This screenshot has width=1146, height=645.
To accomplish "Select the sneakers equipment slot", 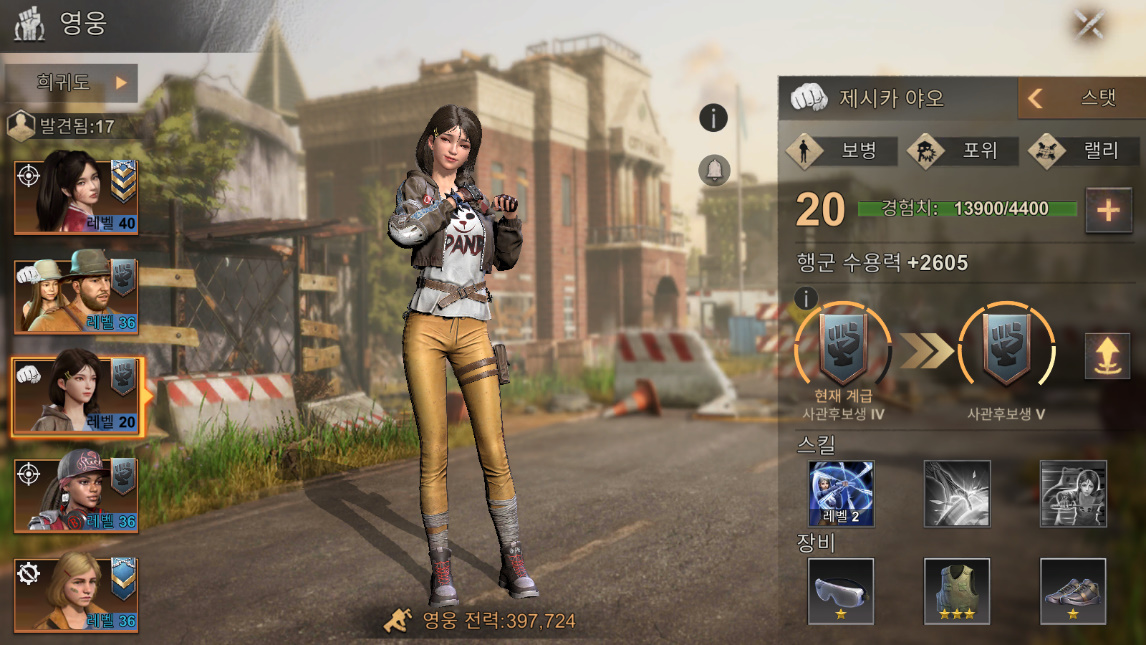I will pyautogui.click(x=1073, y=591).
